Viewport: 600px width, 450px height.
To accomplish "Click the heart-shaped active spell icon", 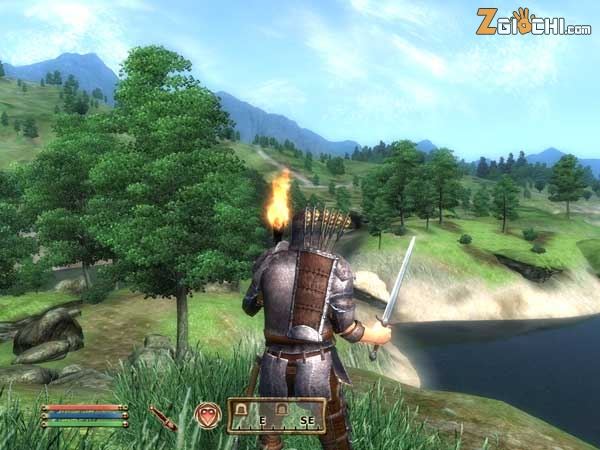I will click(x=208, y=416).
